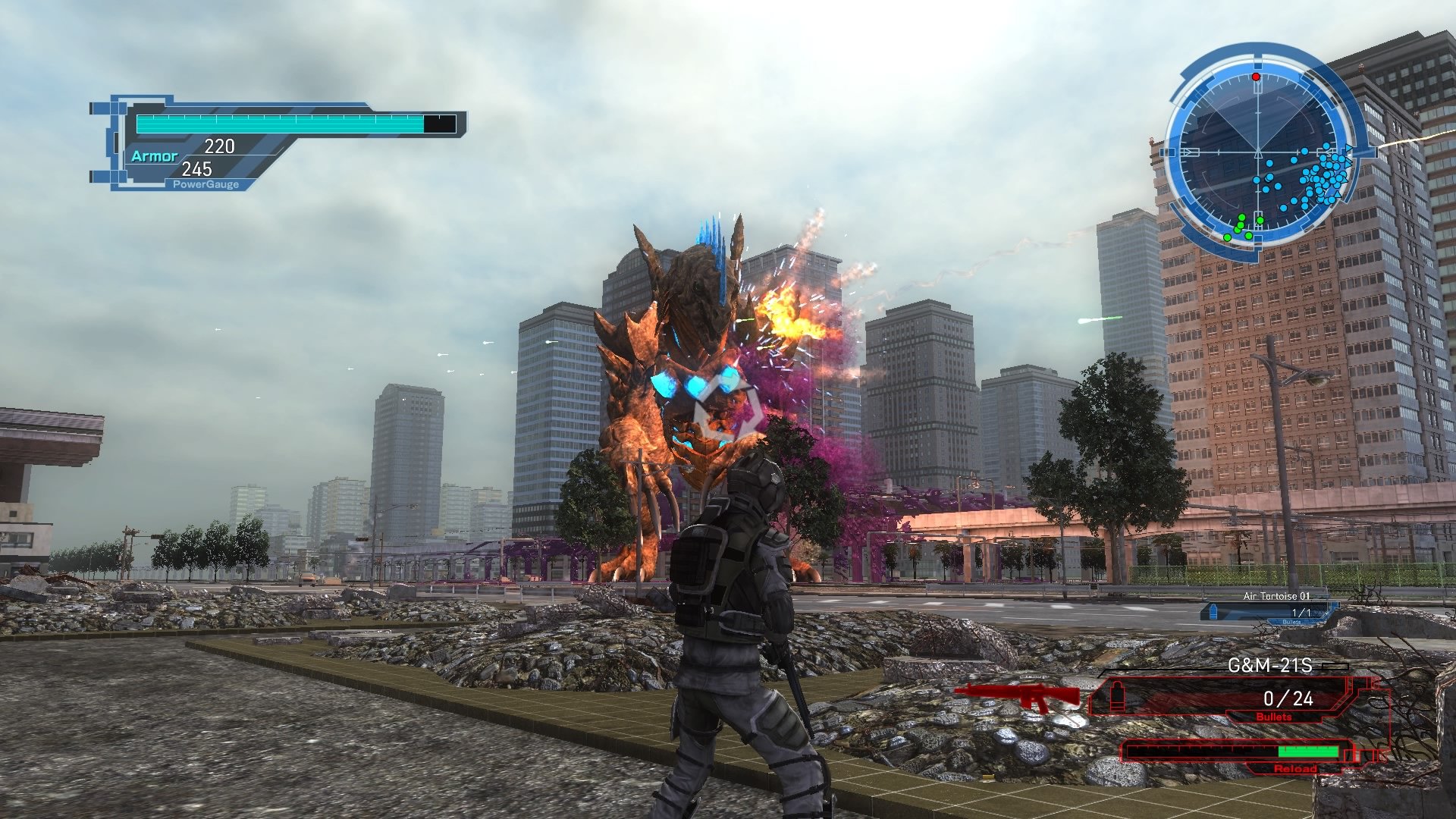Image resolution: width=1456 pixels, height=819 pixels.
Task: Click the white direction arrow on radar's right edge
Action: [x=1351, y=147]
